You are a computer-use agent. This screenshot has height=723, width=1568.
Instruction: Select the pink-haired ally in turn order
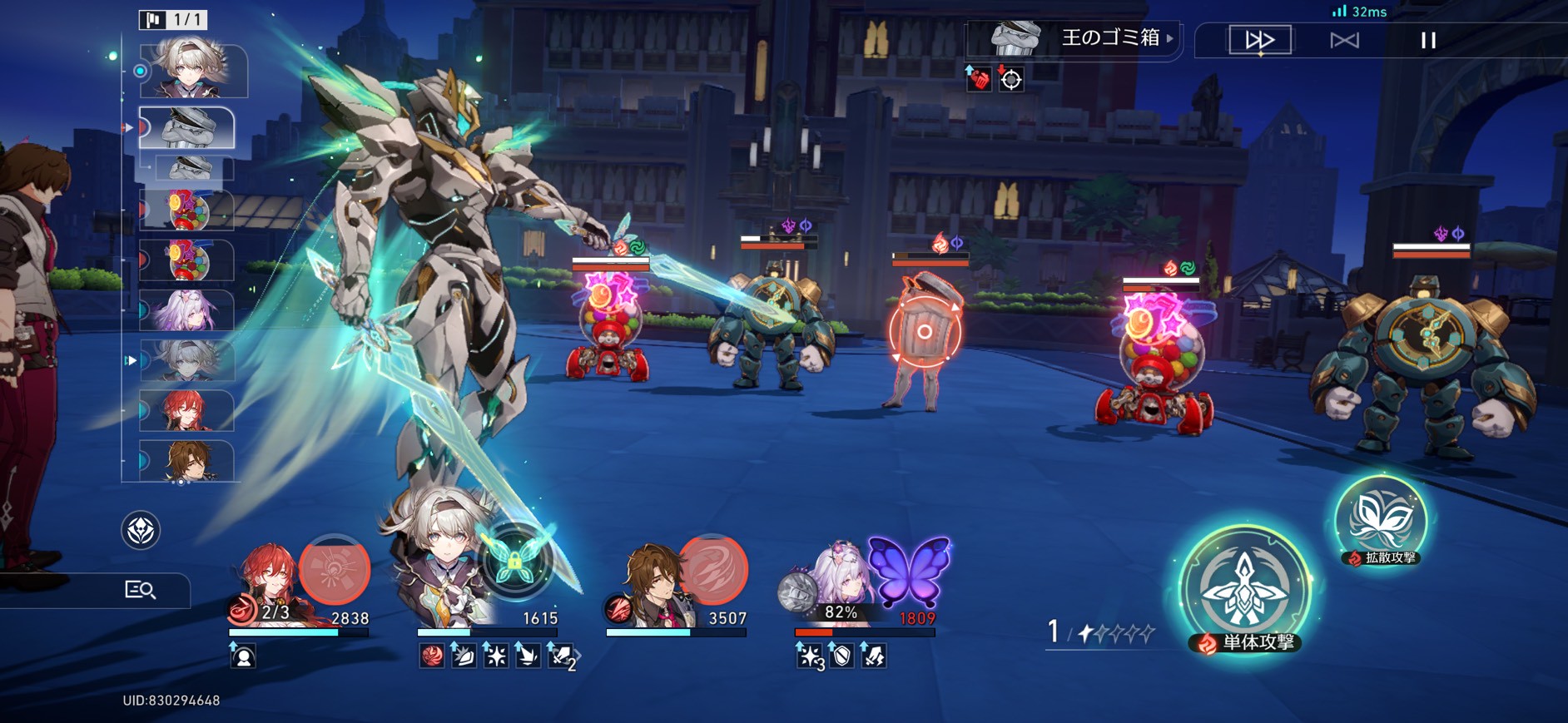(188, 311)
